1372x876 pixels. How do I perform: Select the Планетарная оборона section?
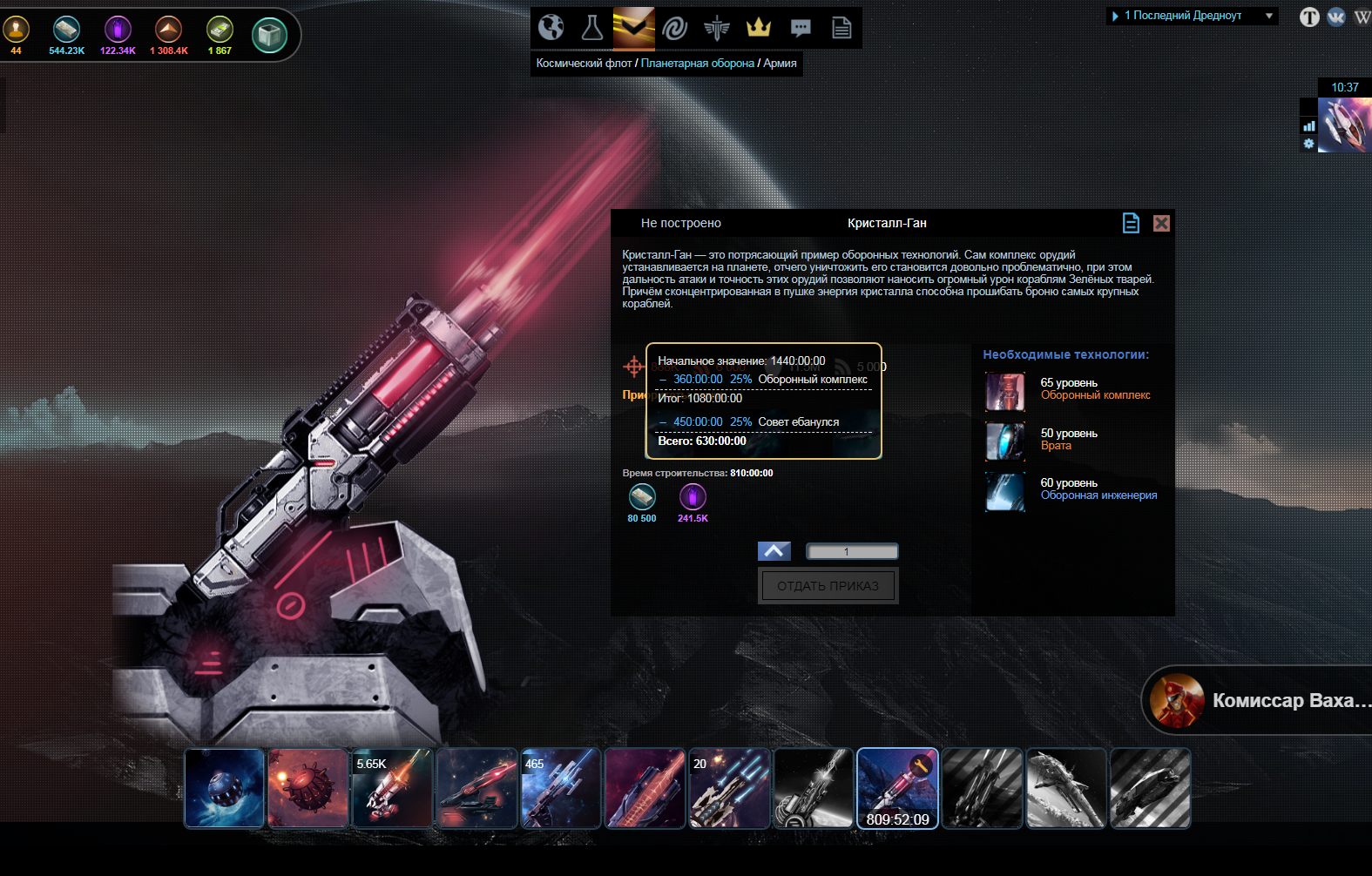click(x=697, y=64)
